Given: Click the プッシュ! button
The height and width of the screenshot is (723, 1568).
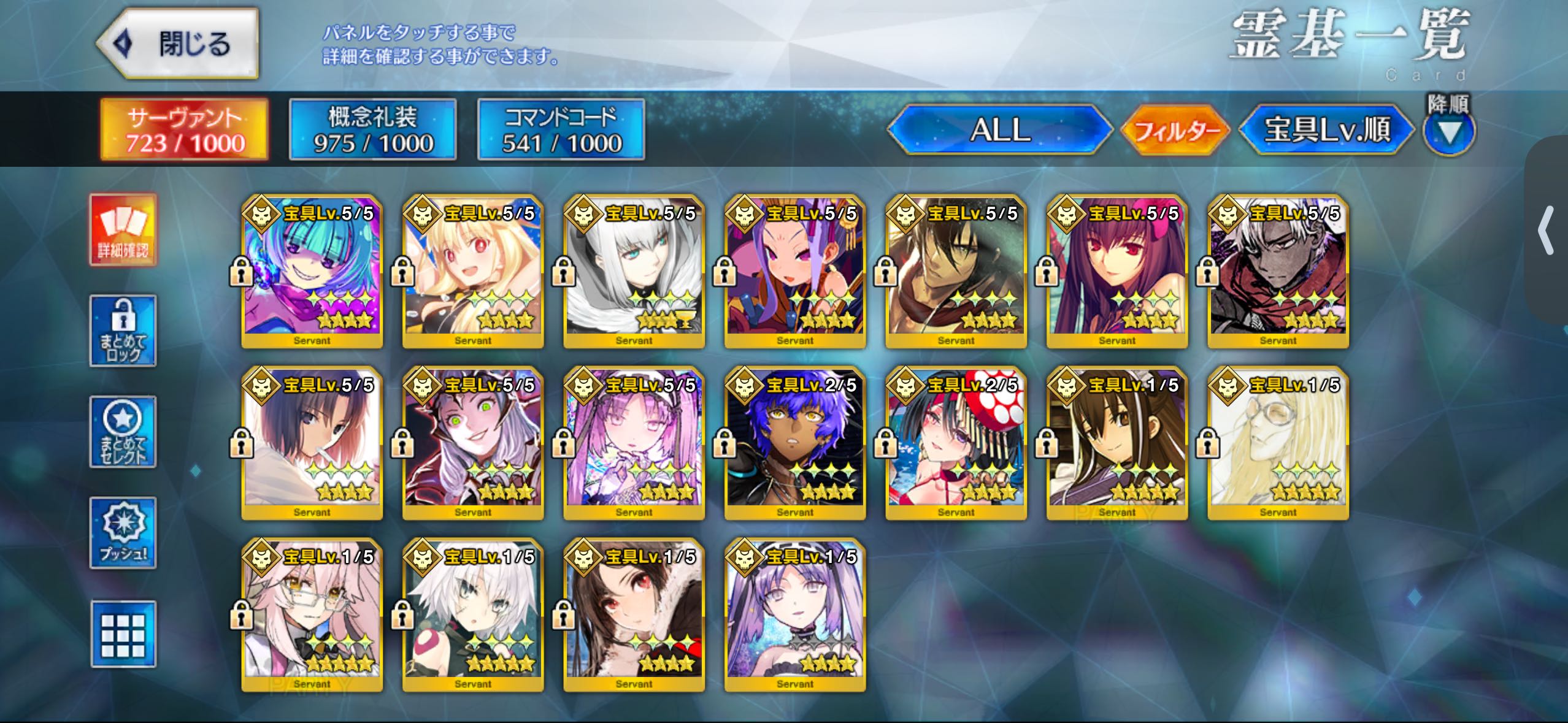Looking at the screenshot, I should tap(123, 533).
